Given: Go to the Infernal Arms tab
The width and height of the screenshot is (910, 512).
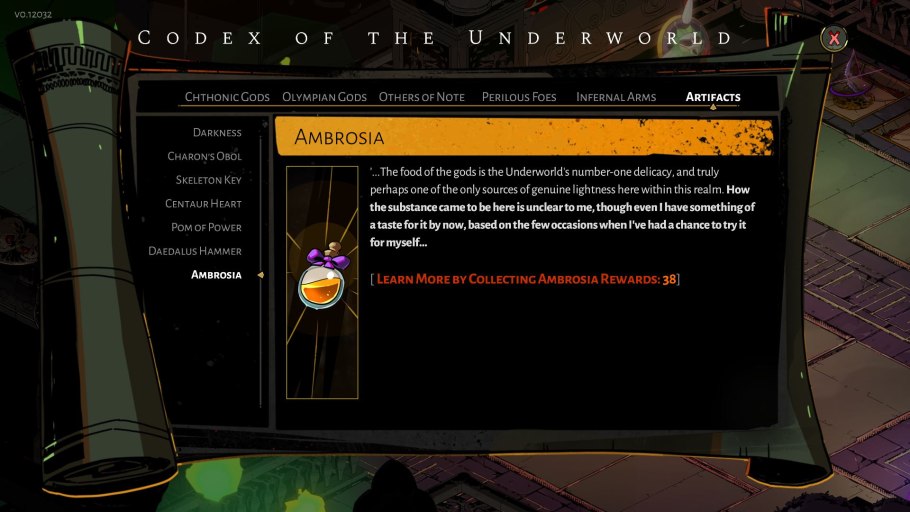Looking at the screenshot, I should [616, 97].
